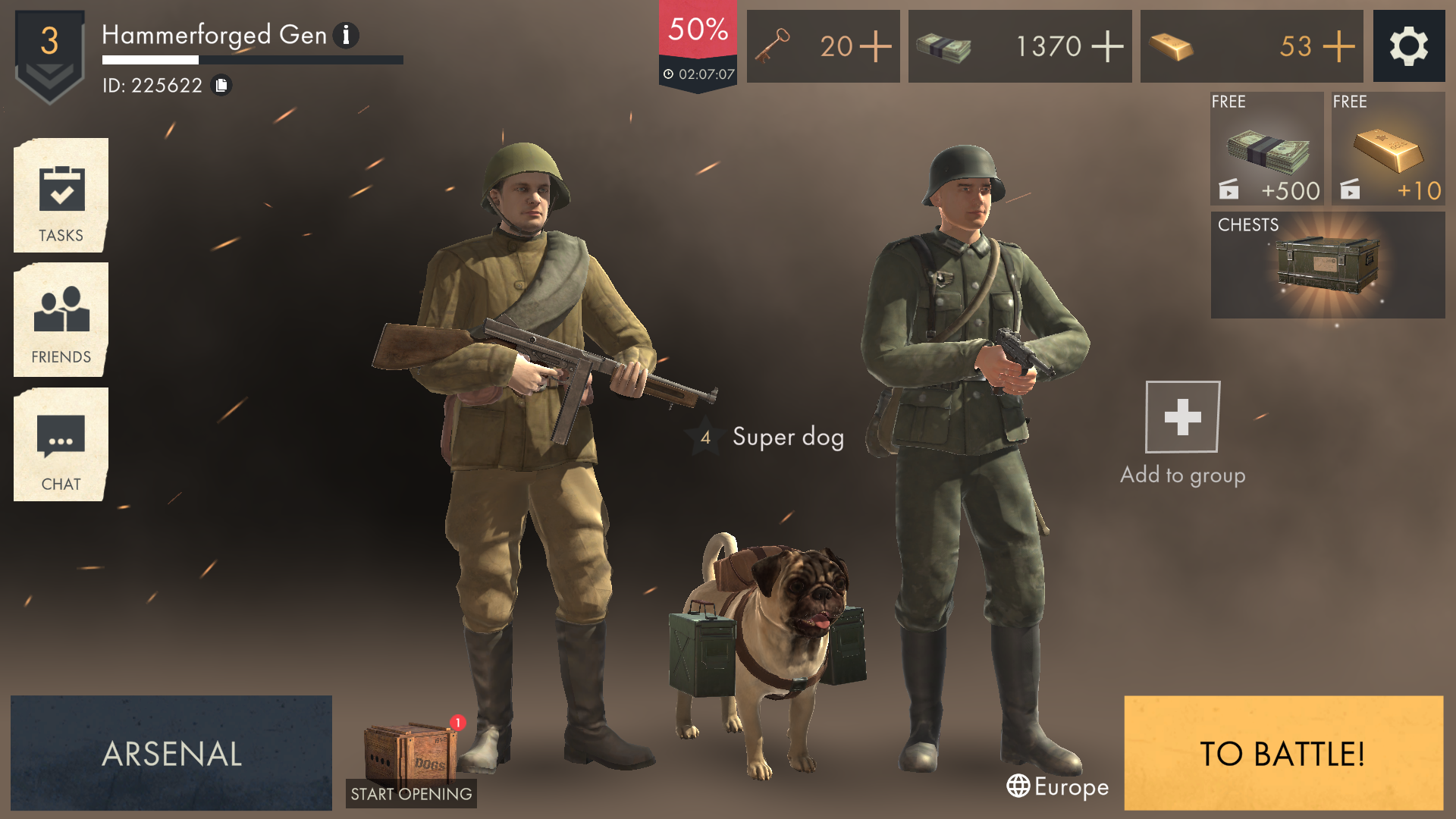This screenshot has width=1456, height=819.
Task: View Super dog level star rating
Action: [x=705, y=438]
